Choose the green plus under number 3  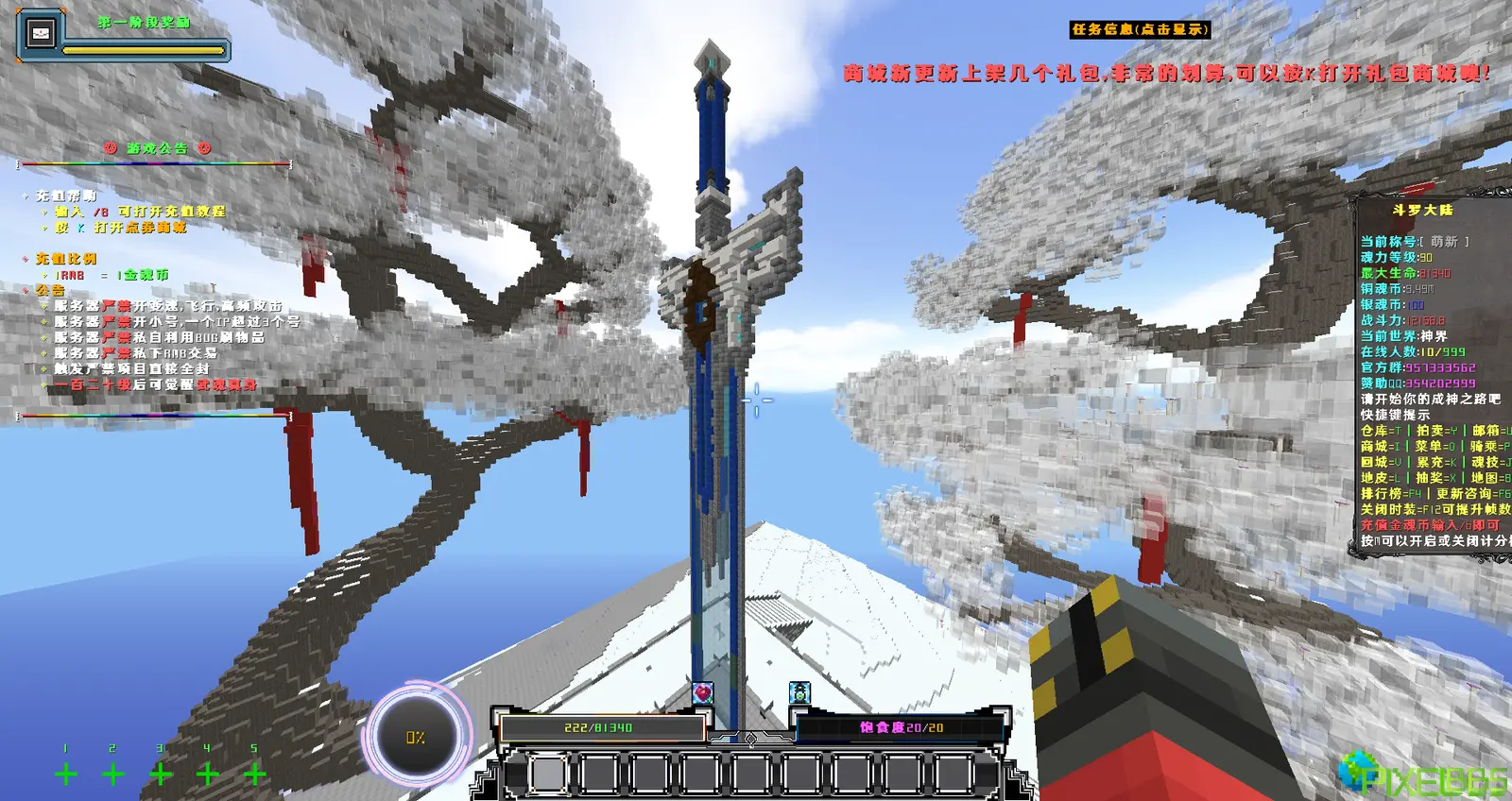161,775
